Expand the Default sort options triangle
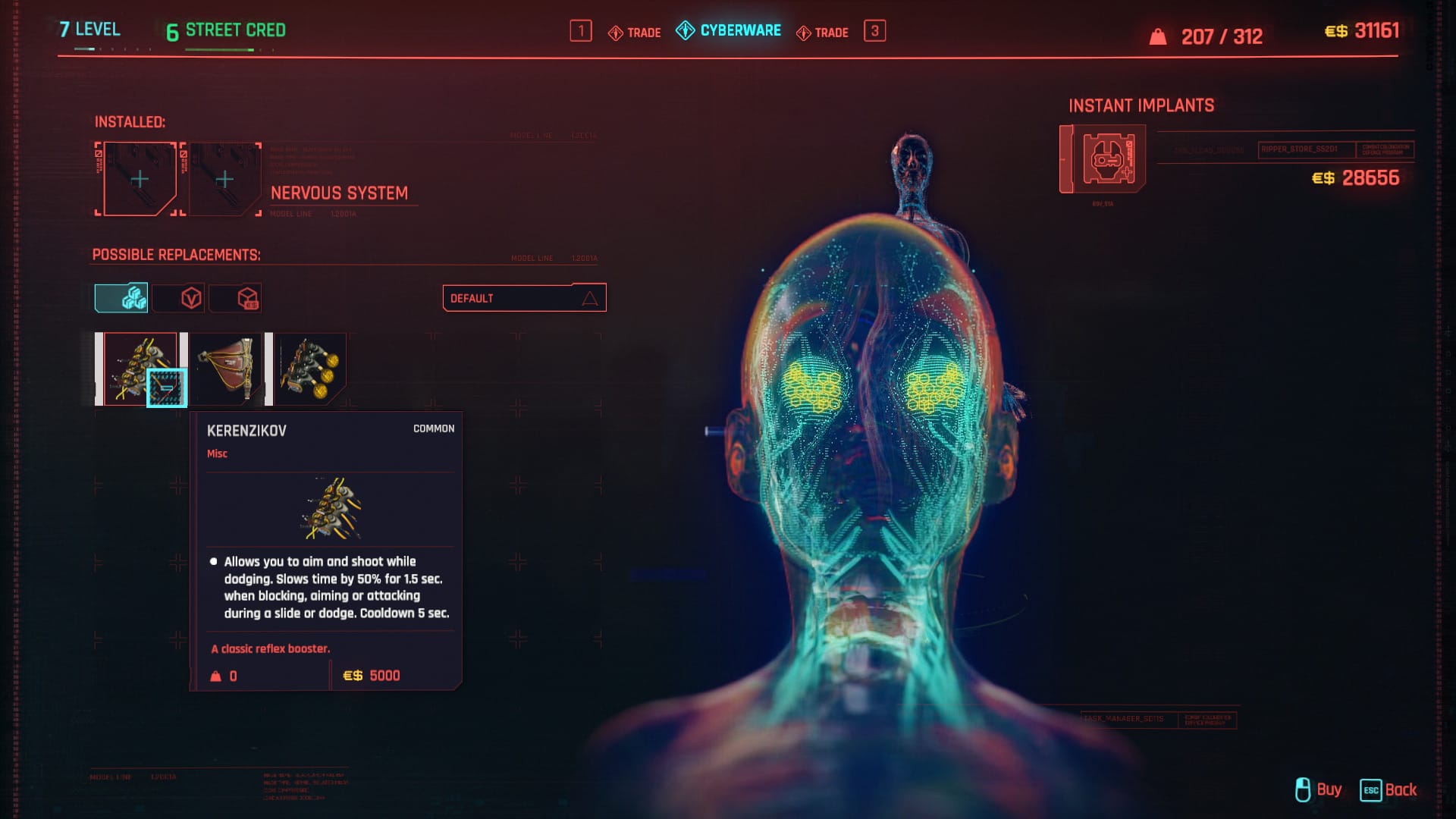 (x=591, y=297)
